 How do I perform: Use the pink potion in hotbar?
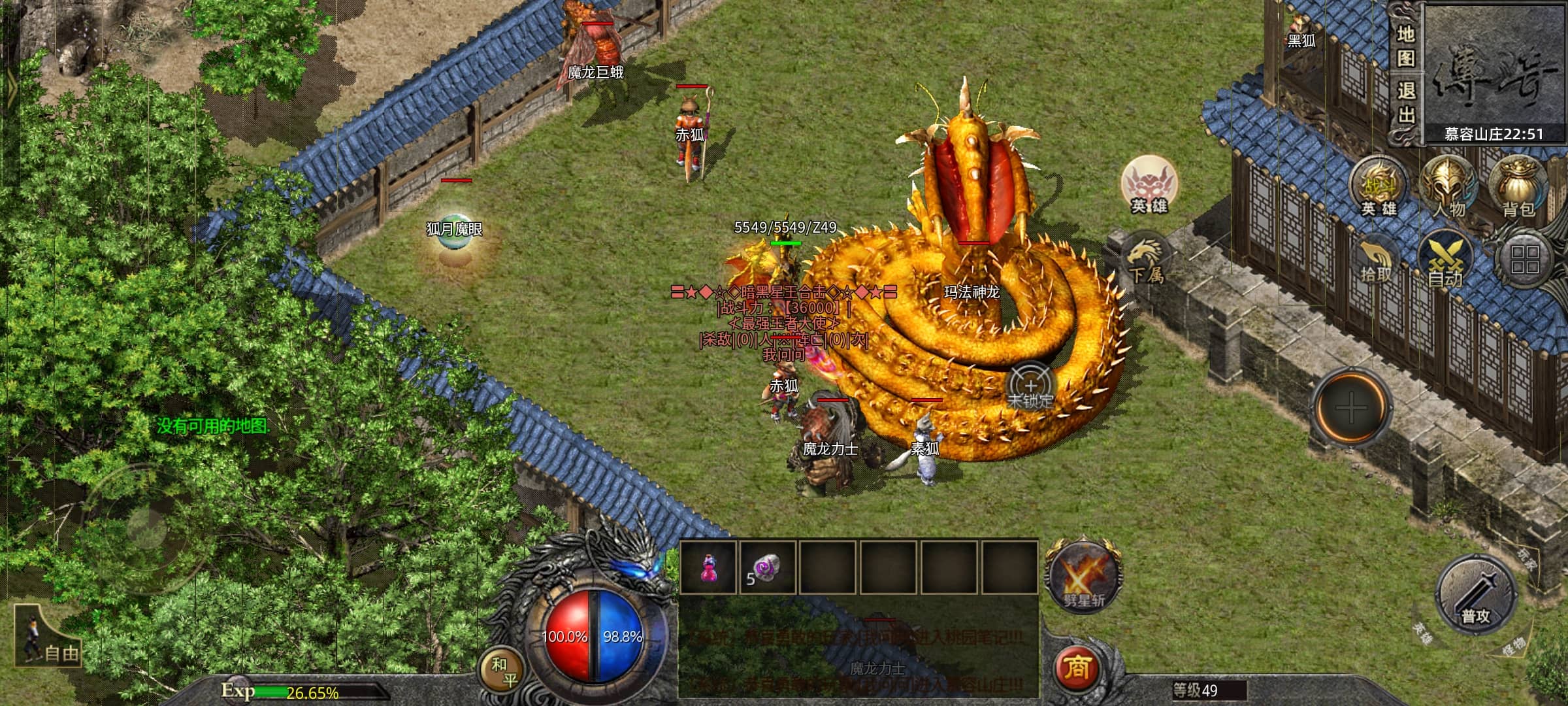(708, 567)
